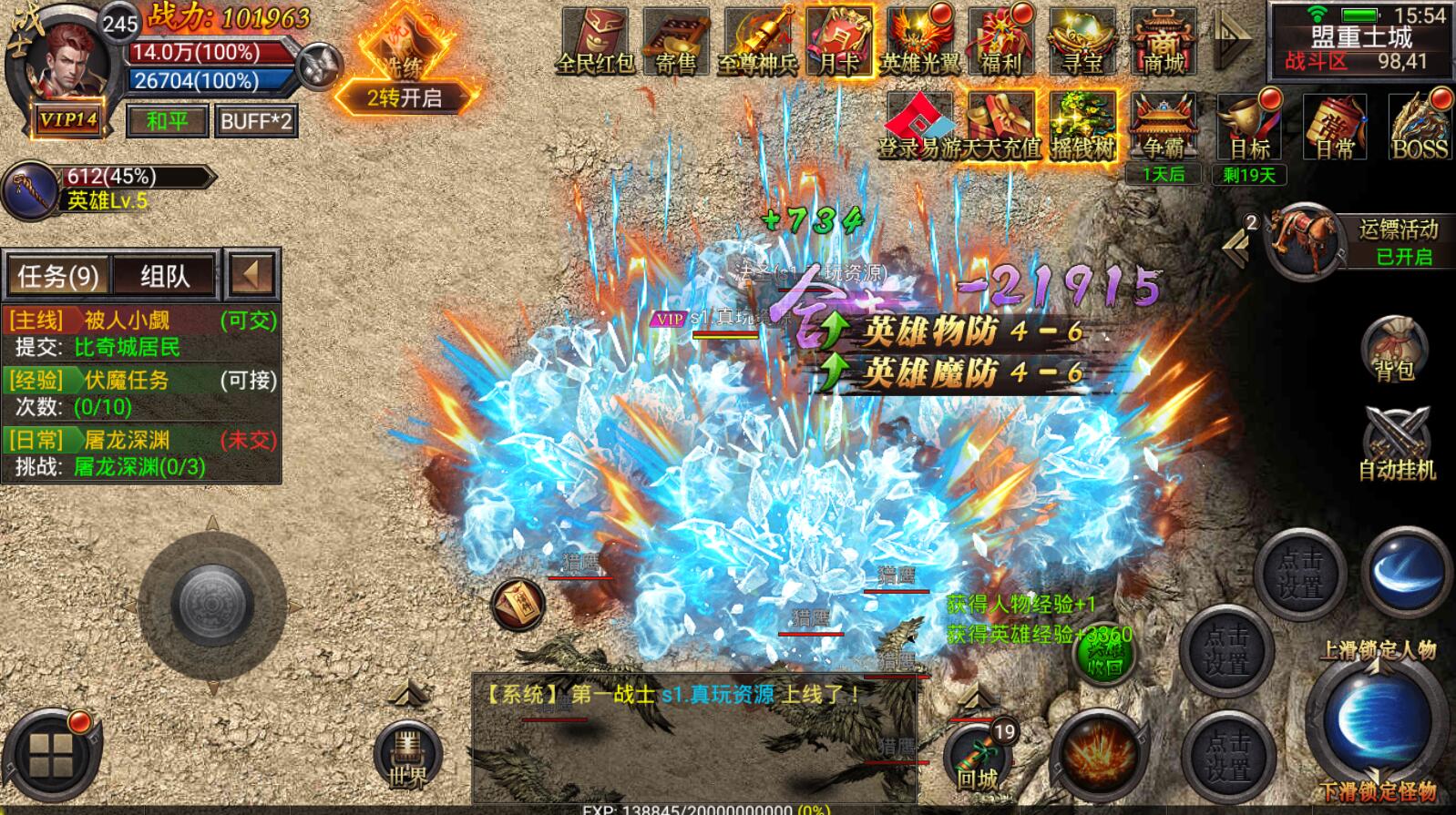Open the 商城 shop

[x=1164, y=42]
